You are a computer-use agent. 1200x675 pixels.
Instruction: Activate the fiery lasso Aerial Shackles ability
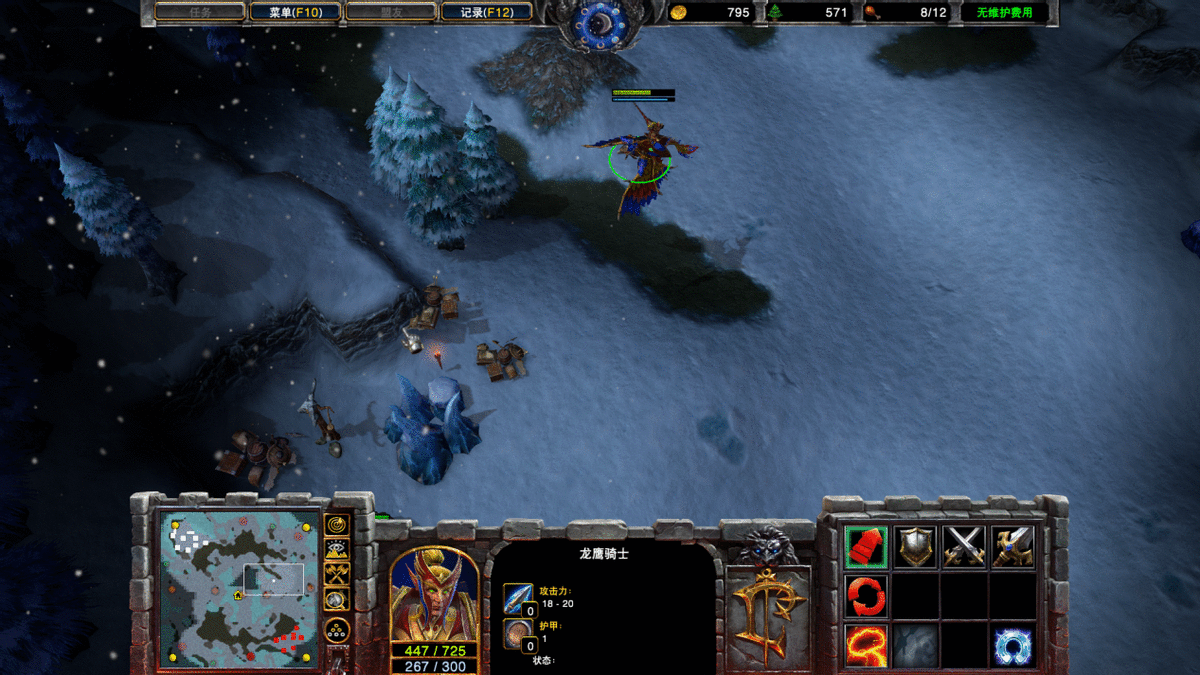click(x=866, y=645)
